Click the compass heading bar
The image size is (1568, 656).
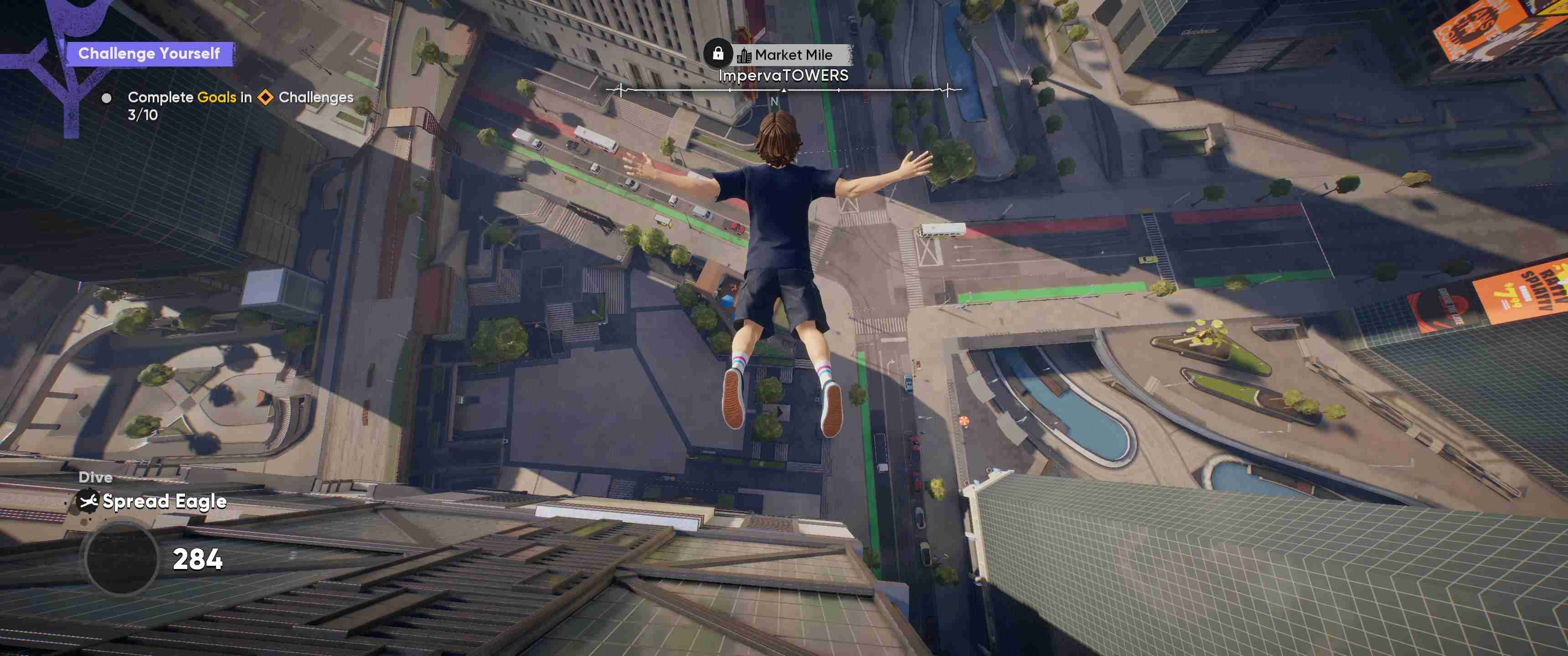(784, 90)
